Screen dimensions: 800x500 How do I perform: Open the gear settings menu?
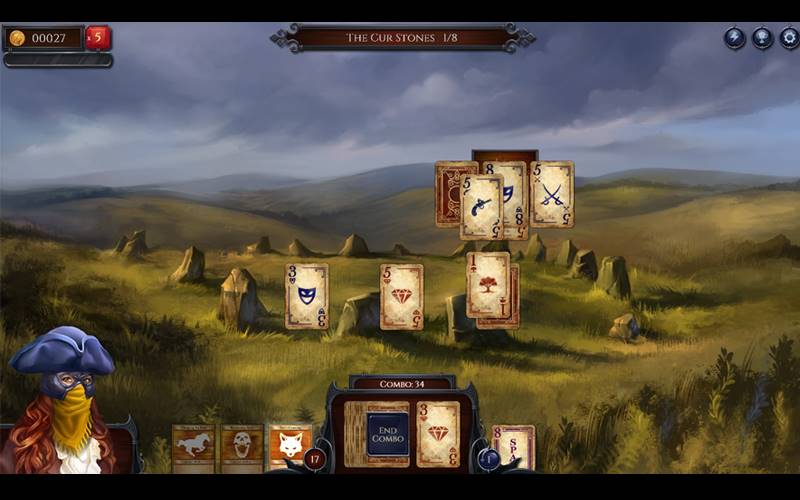[x=789, y=38]
